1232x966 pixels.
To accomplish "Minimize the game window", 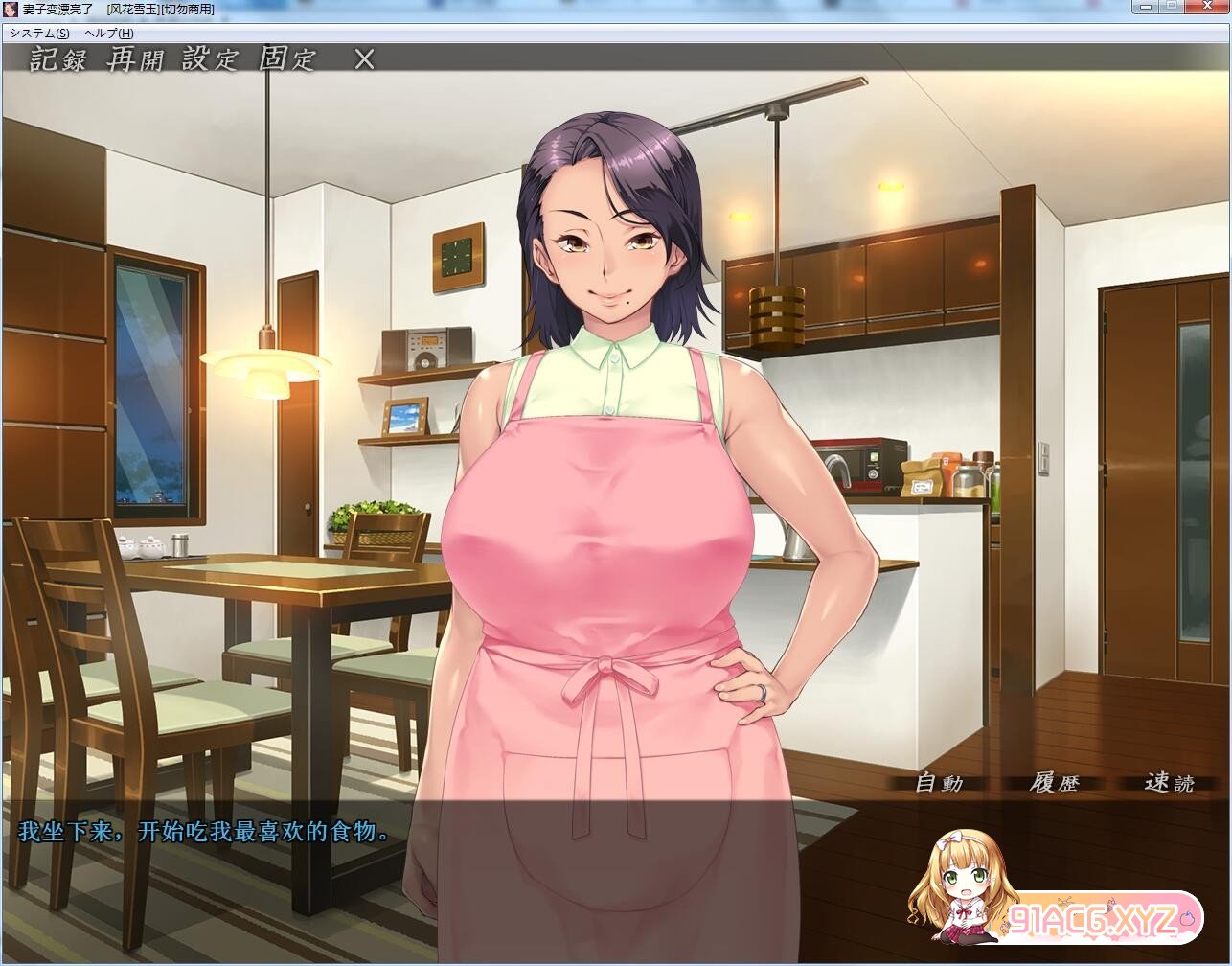I will tap(1146, 7).
